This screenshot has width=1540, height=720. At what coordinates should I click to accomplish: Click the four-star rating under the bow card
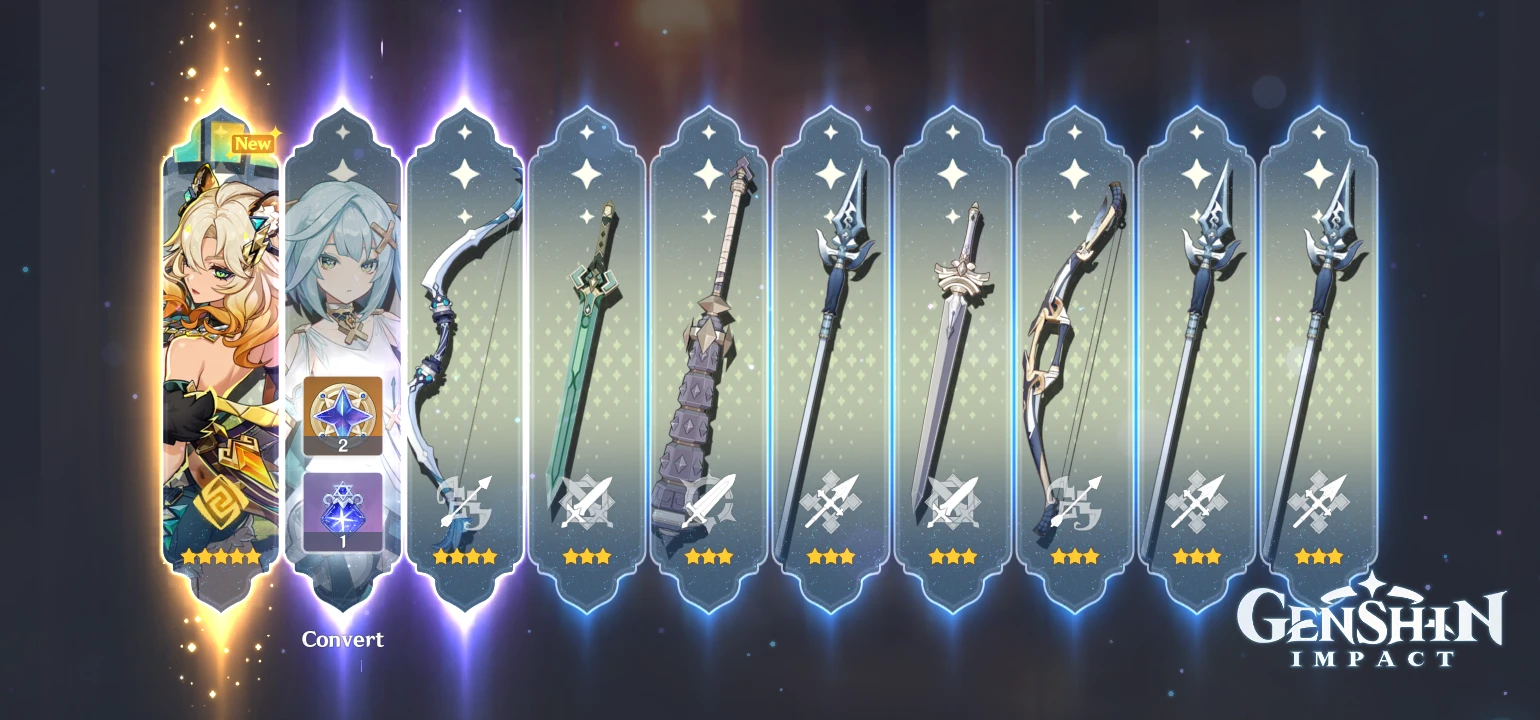(x=468, y=557)
